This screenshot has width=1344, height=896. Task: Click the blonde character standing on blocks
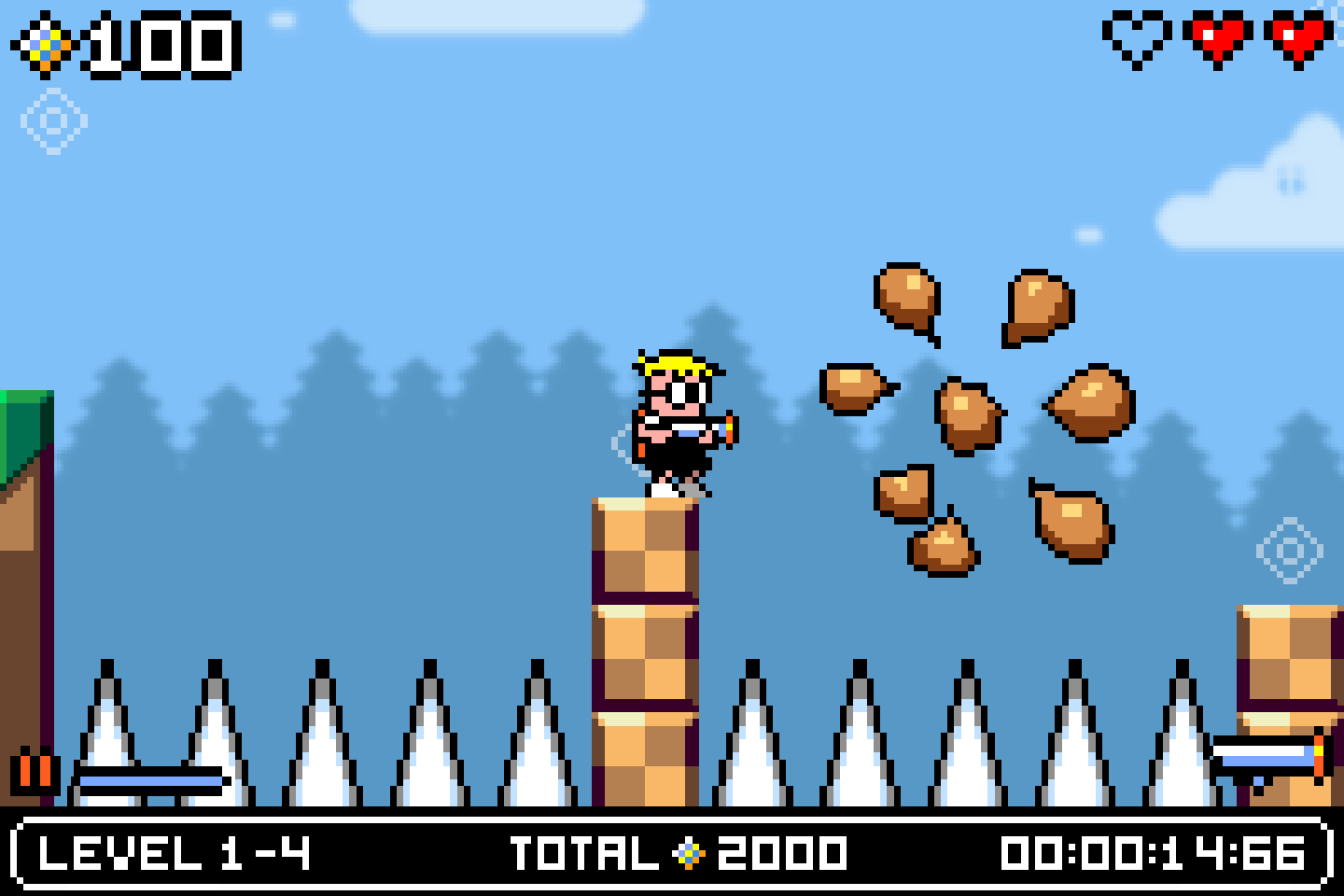point(677,420)
